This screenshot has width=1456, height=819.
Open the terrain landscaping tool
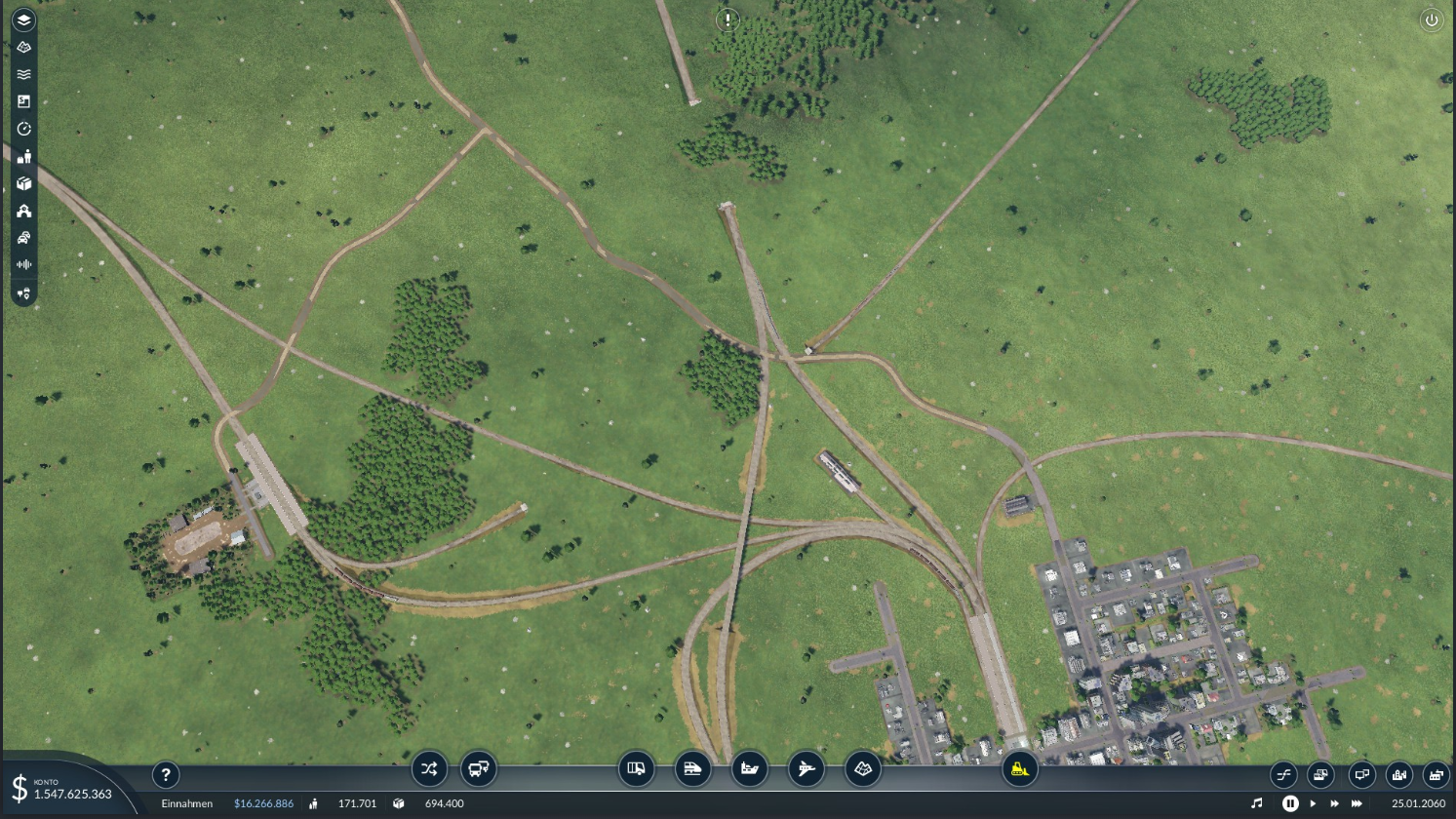863,769
